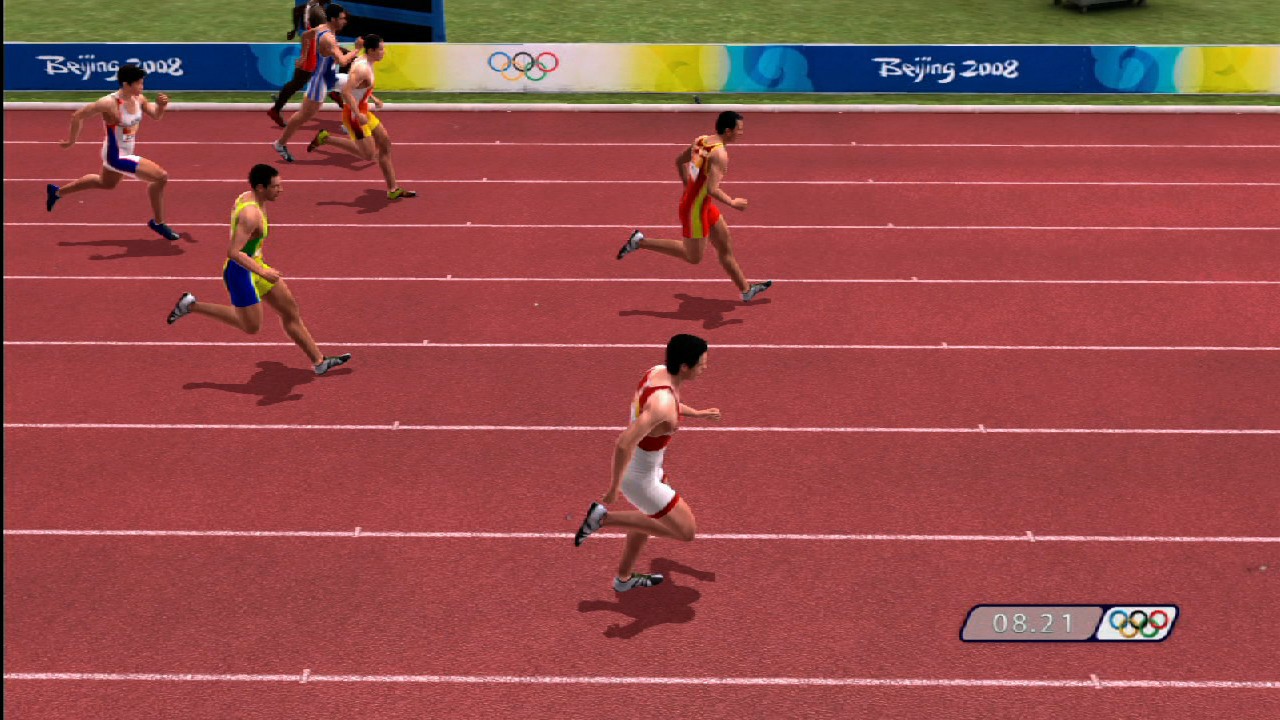Click the race timer showing 08.21
This screenshot has width=1280, height=720.
coord(1032,622)
